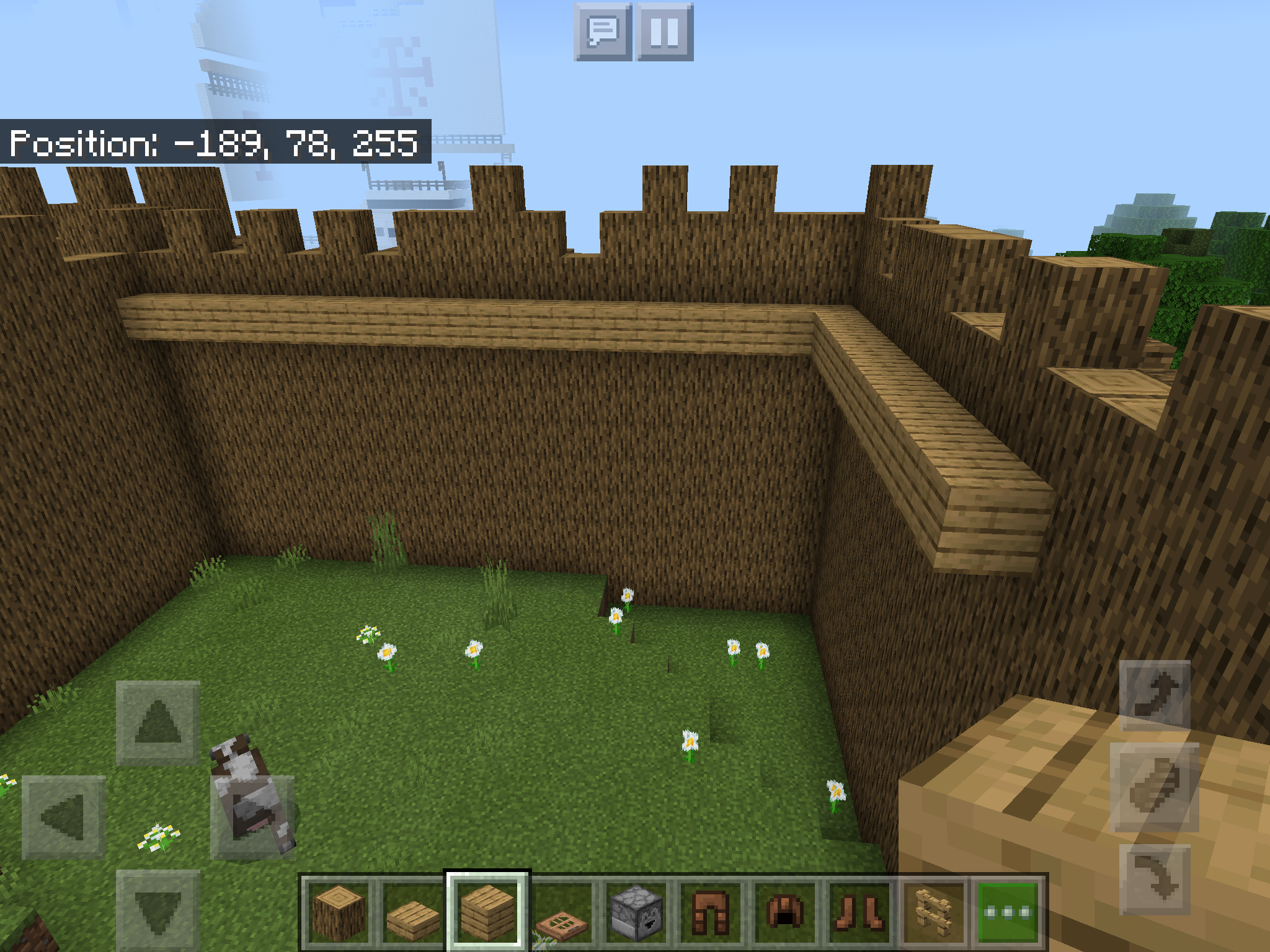Select the wooden trapdoor hotbar slot
The height and width of the screenshot is (952, 1270).
562,911
